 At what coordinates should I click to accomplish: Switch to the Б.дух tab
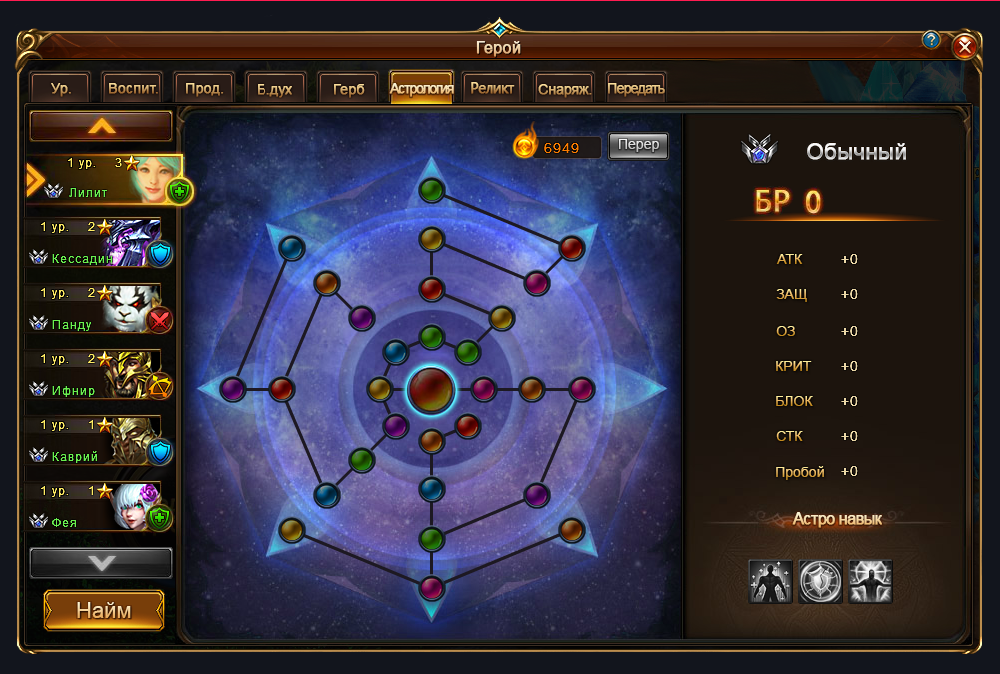click(275, 88)
